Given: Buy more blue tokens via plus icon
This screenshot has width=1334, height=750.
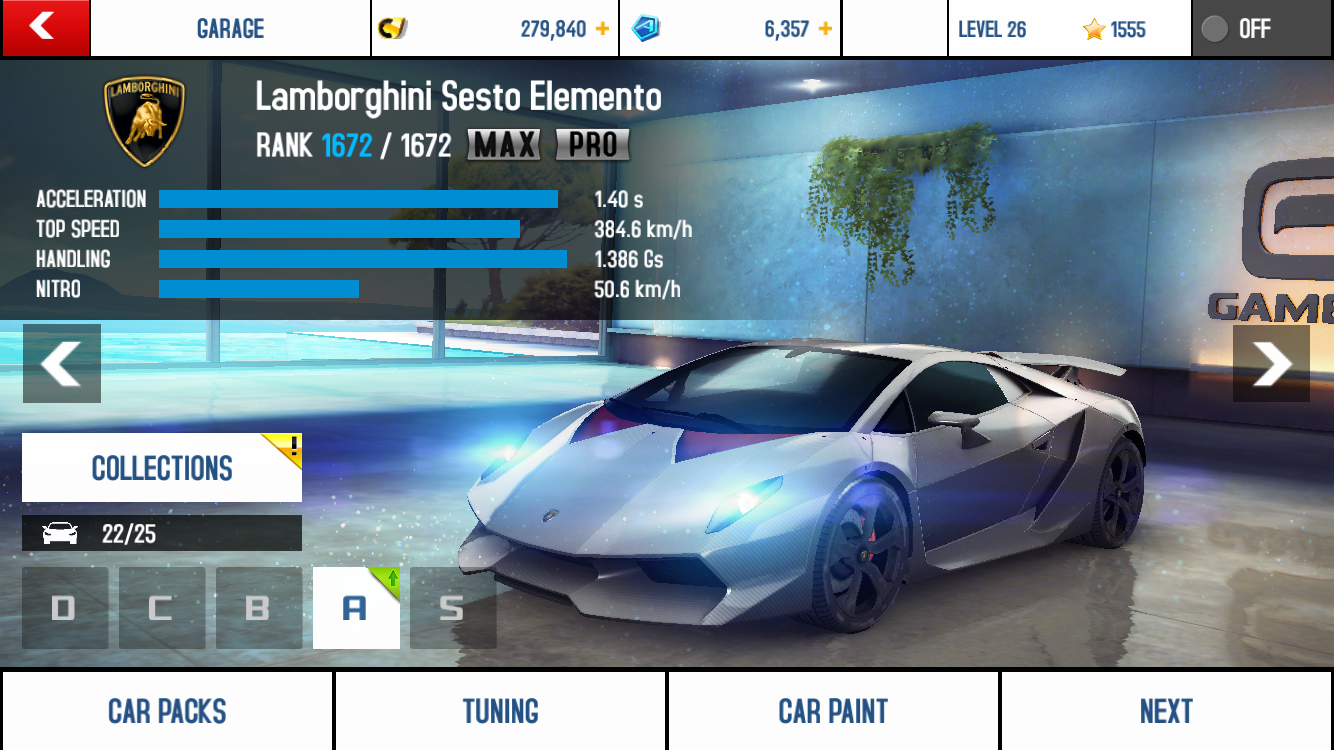Looking at the screenshot, I should pos(825,29).
